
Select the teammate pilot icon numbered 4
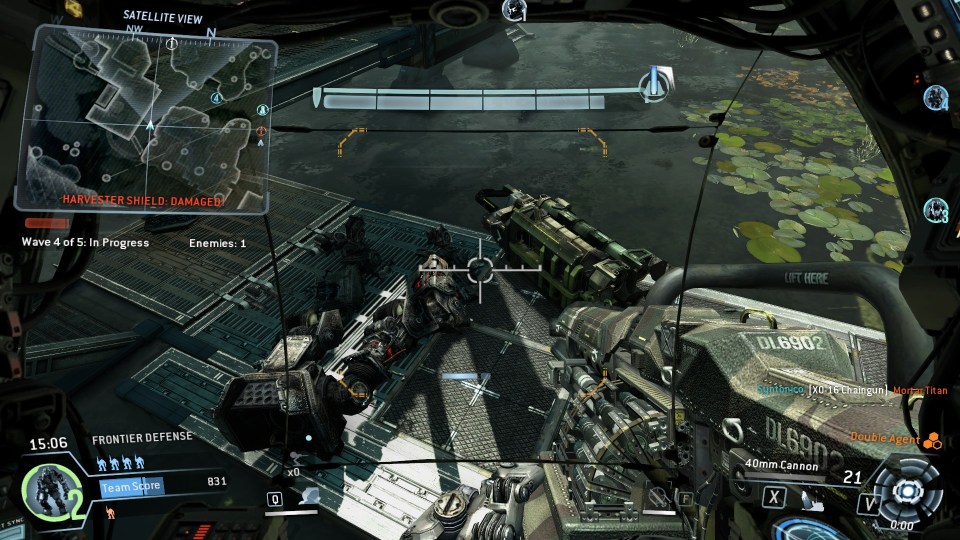[936, 97]
